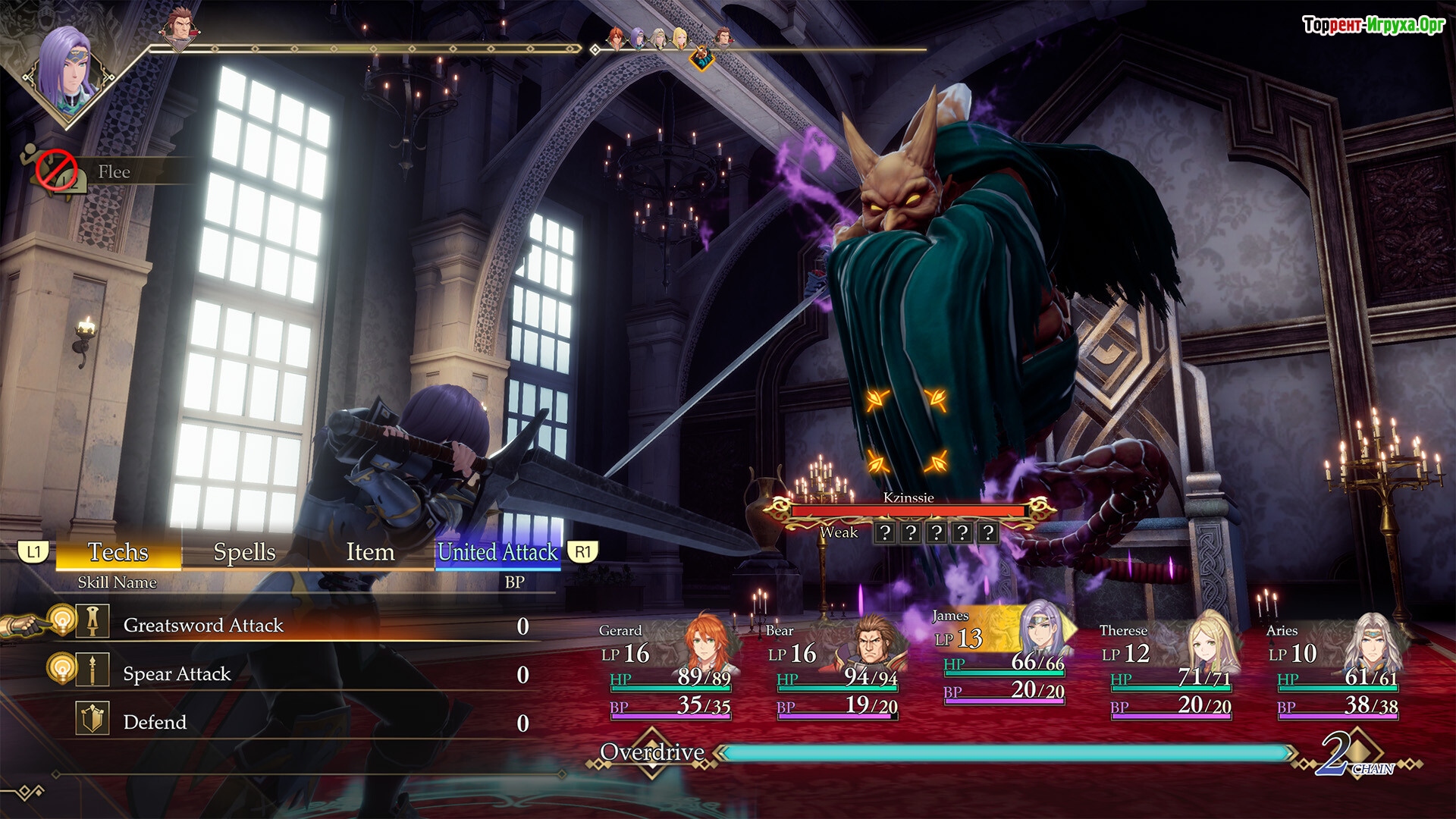This screenshot has height=819, width=1456.
Task: Select the Greatsword Attack skill
Action: [x=203, y=626]
